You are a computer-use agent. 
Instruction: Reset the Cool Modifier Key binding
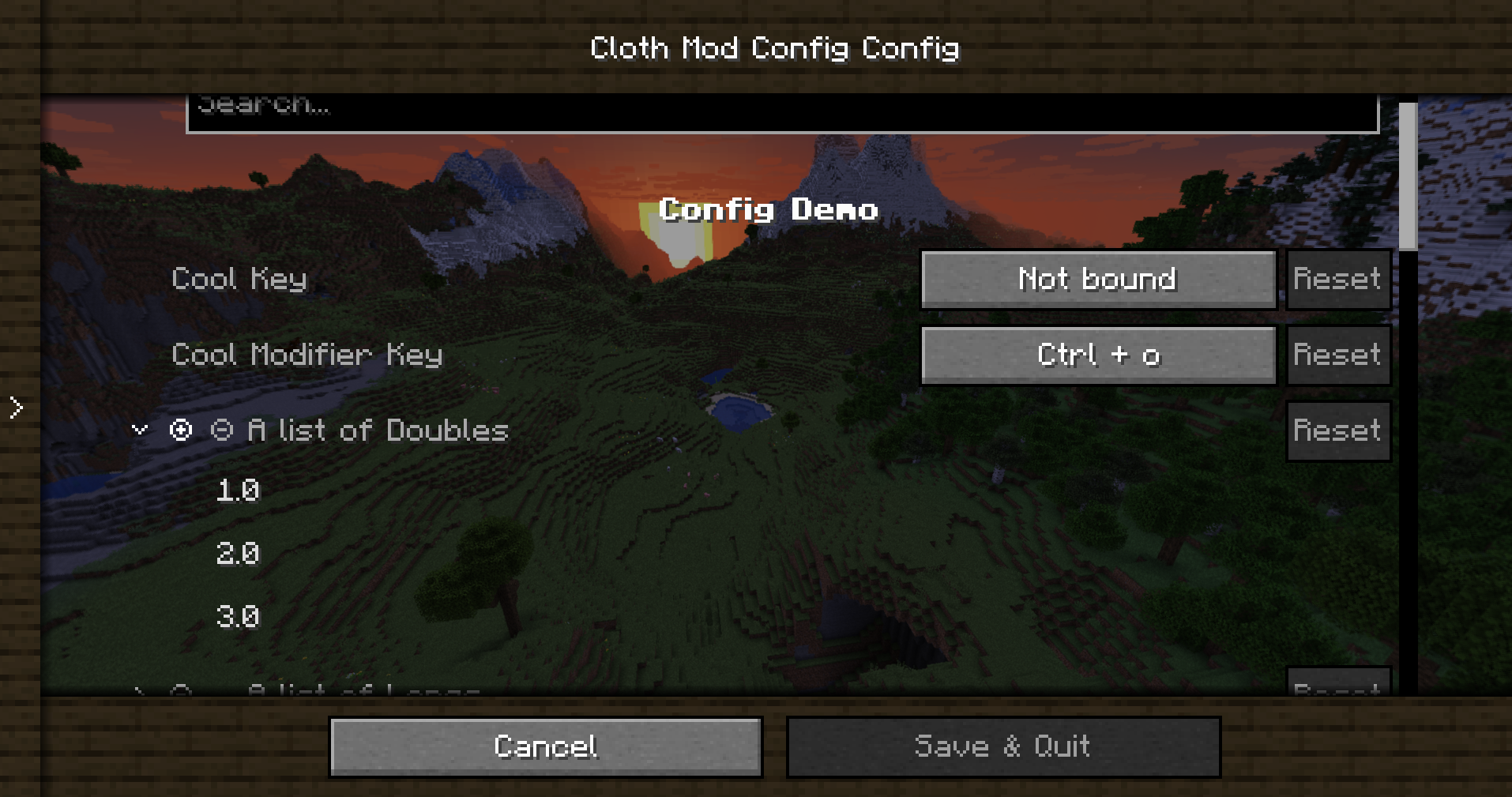pyautogui.click(x=1337, y=355)
